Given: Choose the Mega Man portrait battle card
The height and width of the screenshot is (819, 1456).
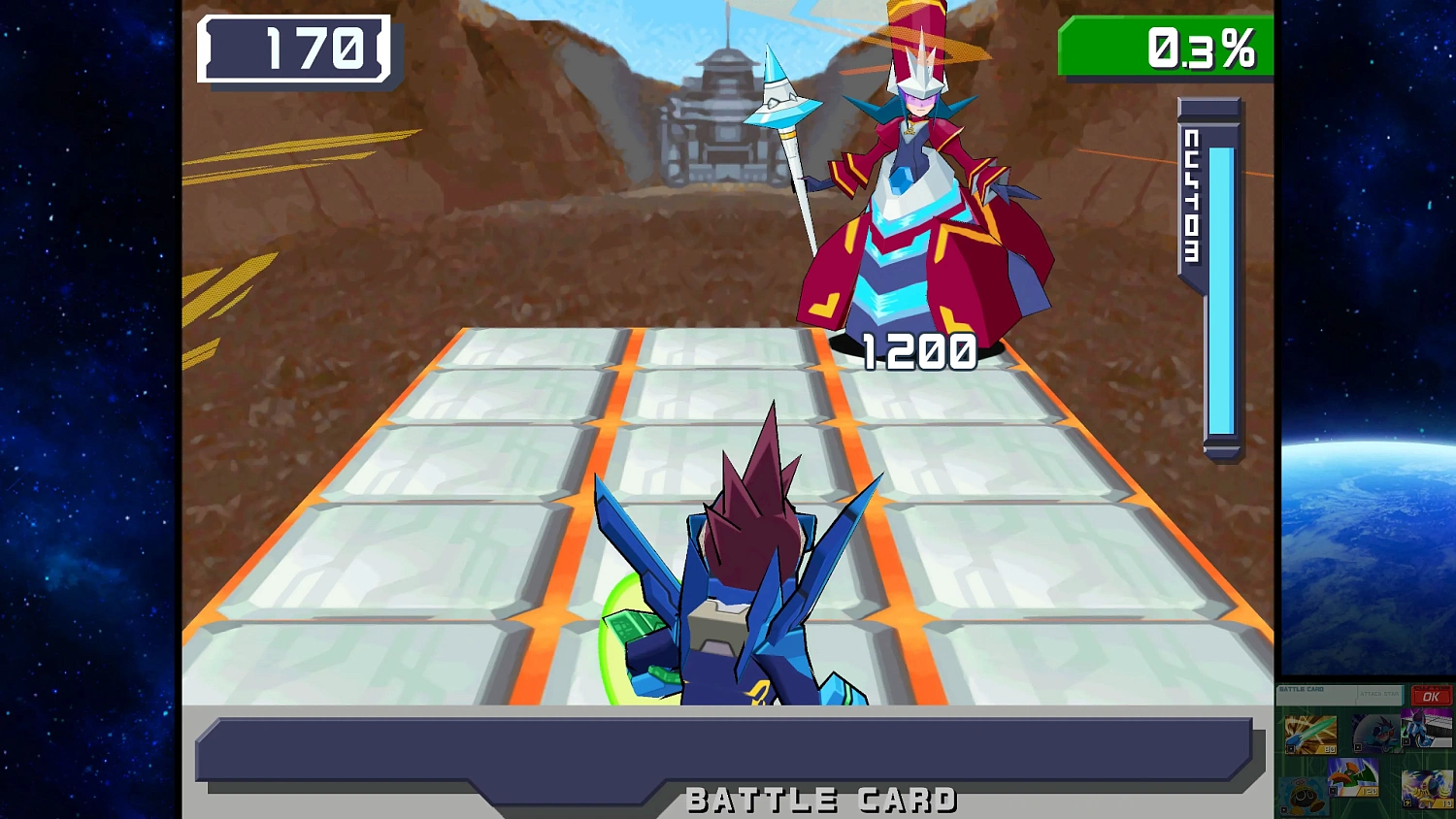Looking at the screenshot, I should click(1373, 734).
